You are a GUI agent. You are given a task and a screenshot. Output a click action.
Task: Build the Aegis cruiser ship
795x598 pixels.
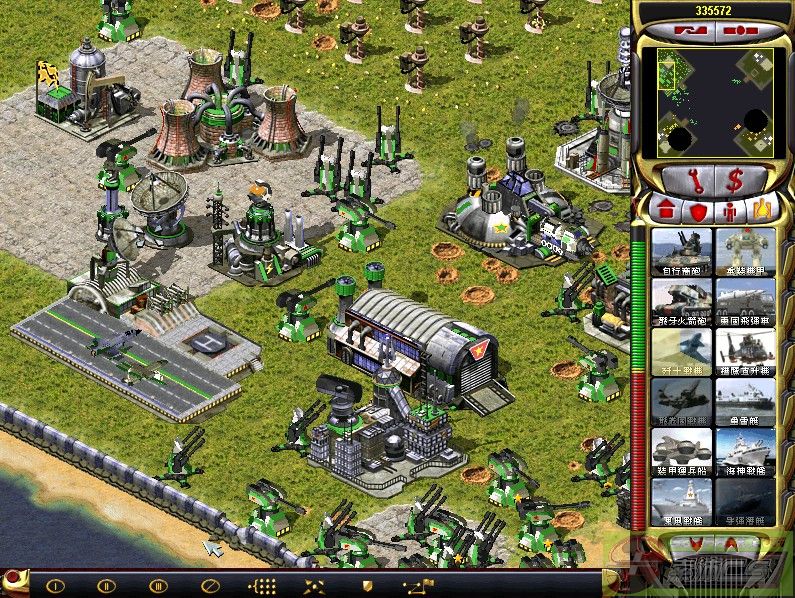point(745,451)
